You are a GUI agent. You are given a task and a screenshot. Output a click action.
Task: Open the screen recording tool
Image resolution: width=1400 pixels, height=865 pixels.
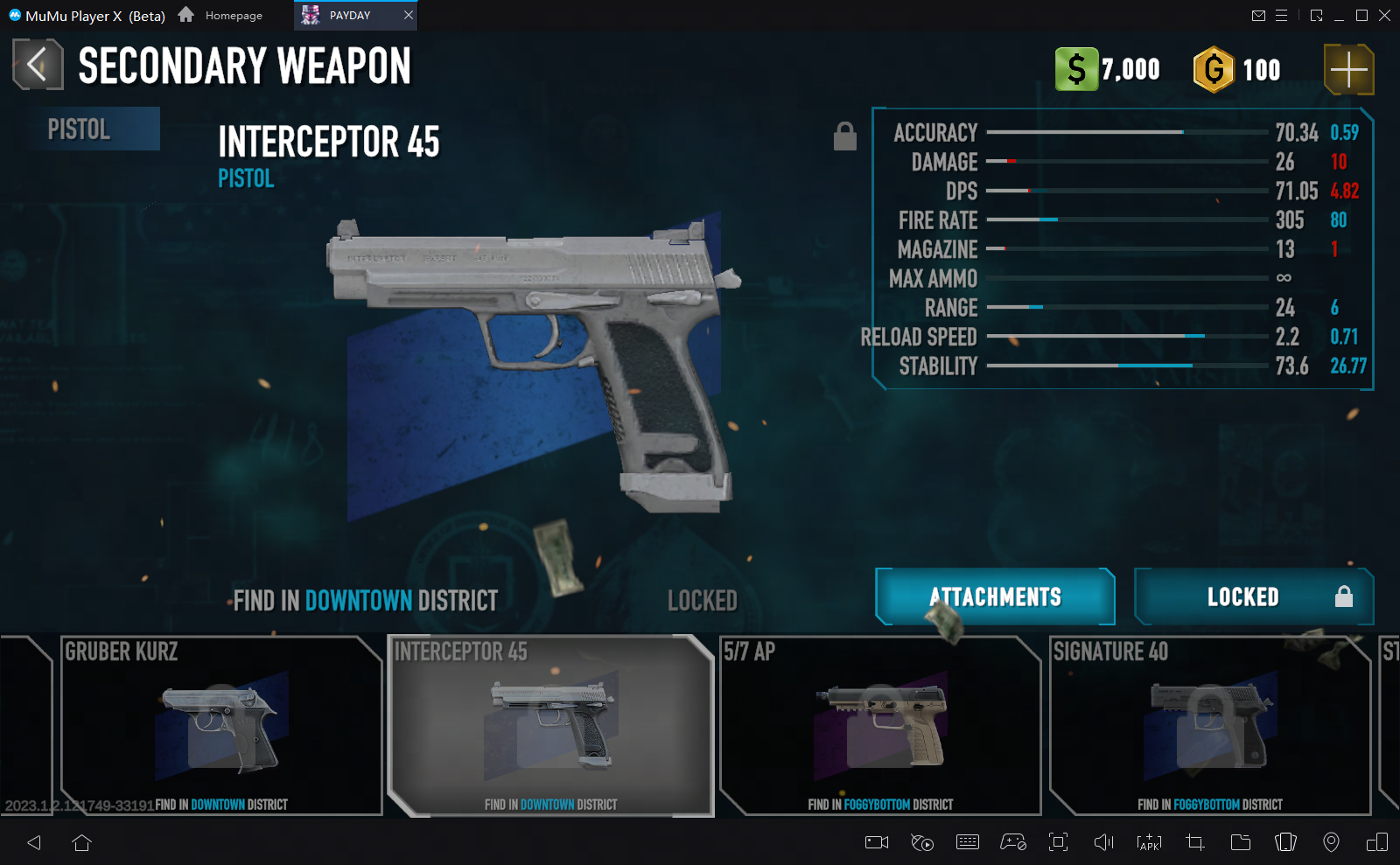pos(875,842)
